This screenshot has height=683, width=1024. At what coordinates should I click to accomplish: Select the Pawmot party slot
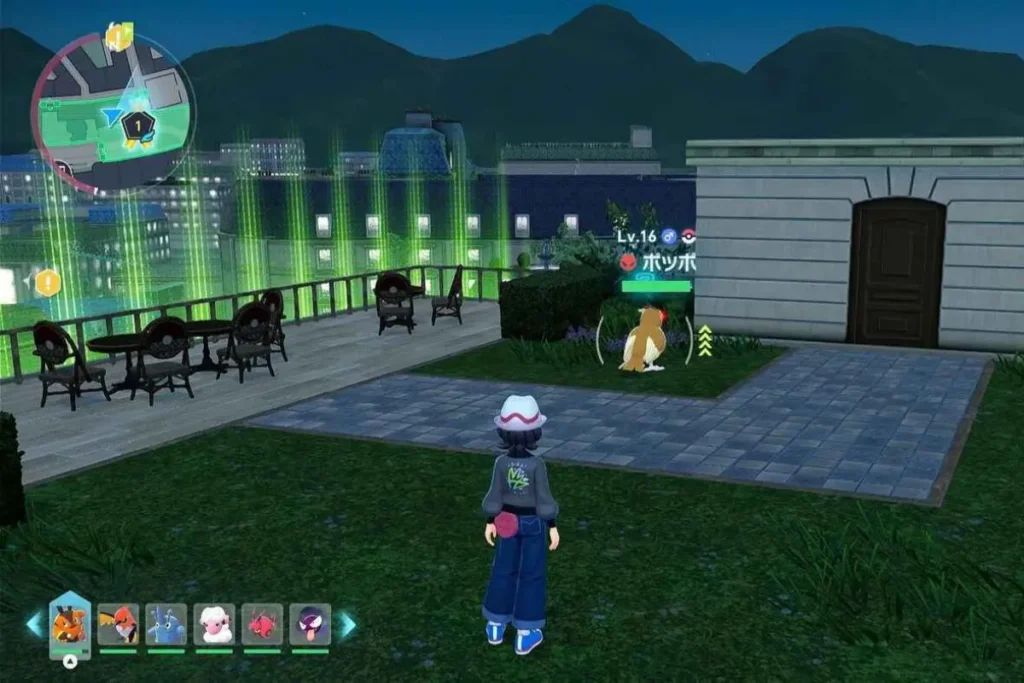(x=70, y=625)
